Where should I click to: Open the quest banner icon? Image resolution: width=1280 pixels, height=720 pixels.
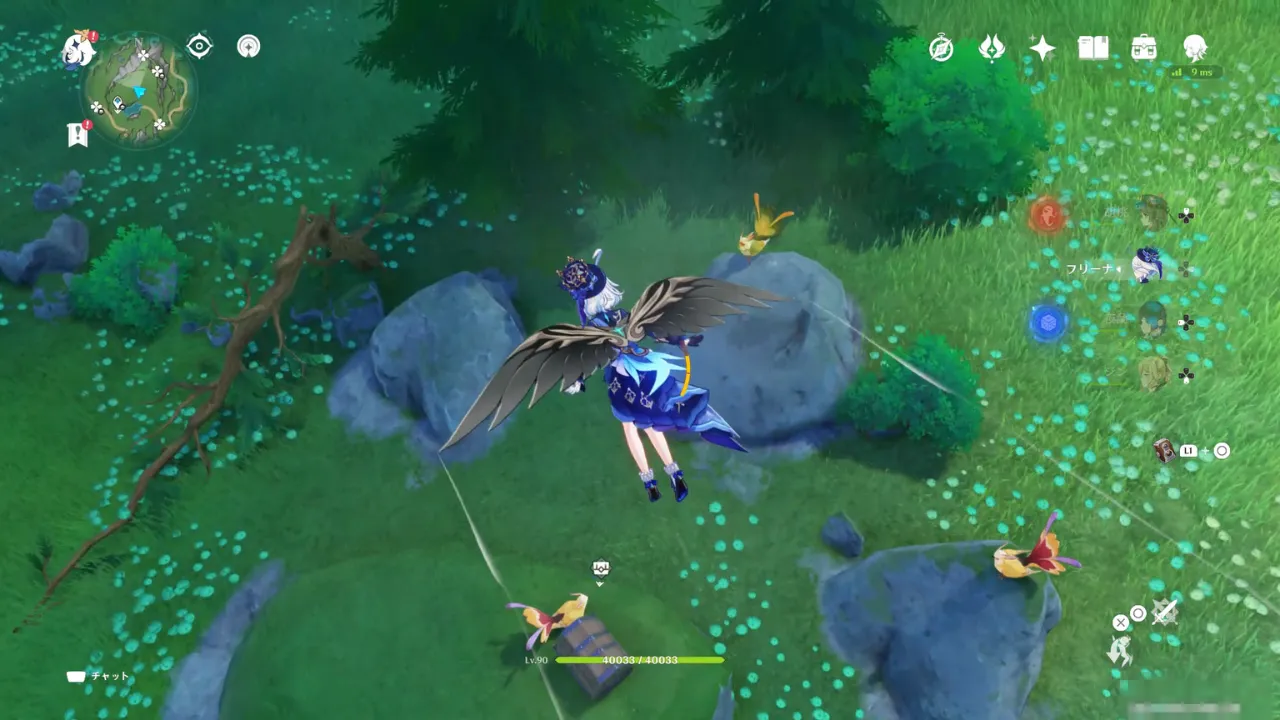77,133
